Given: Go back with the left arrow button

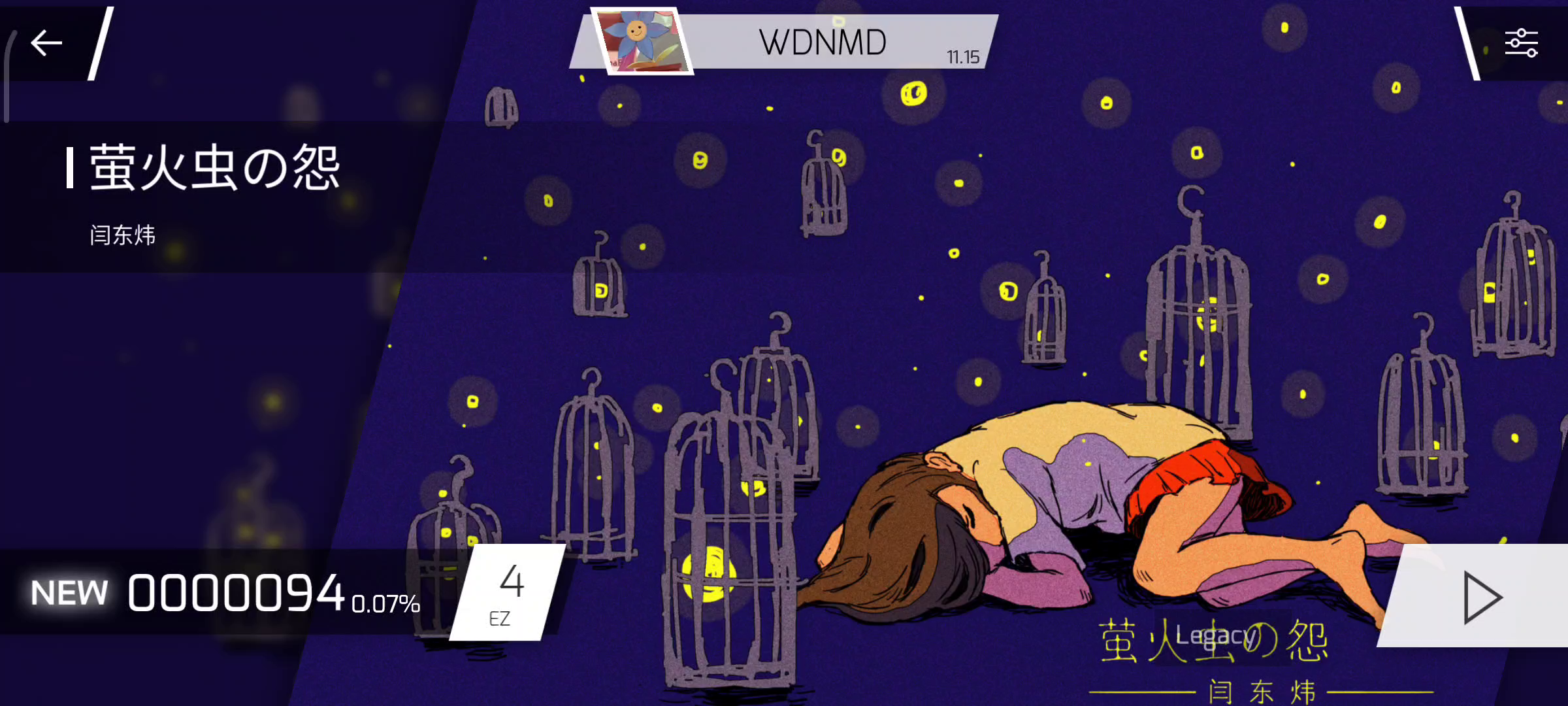Looking at the screenshot, I should (46, 43).
